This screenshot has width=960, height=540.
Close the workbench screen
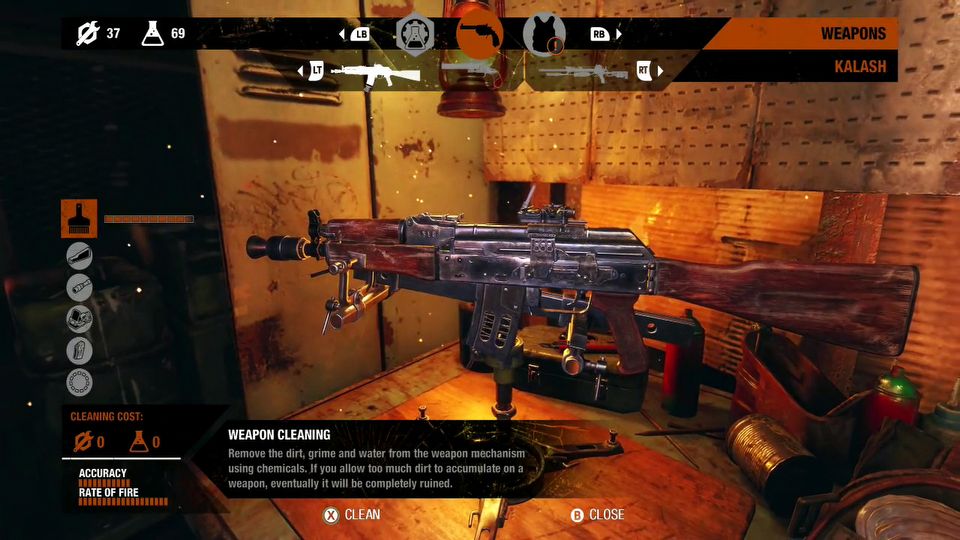(x=597, y=515)
